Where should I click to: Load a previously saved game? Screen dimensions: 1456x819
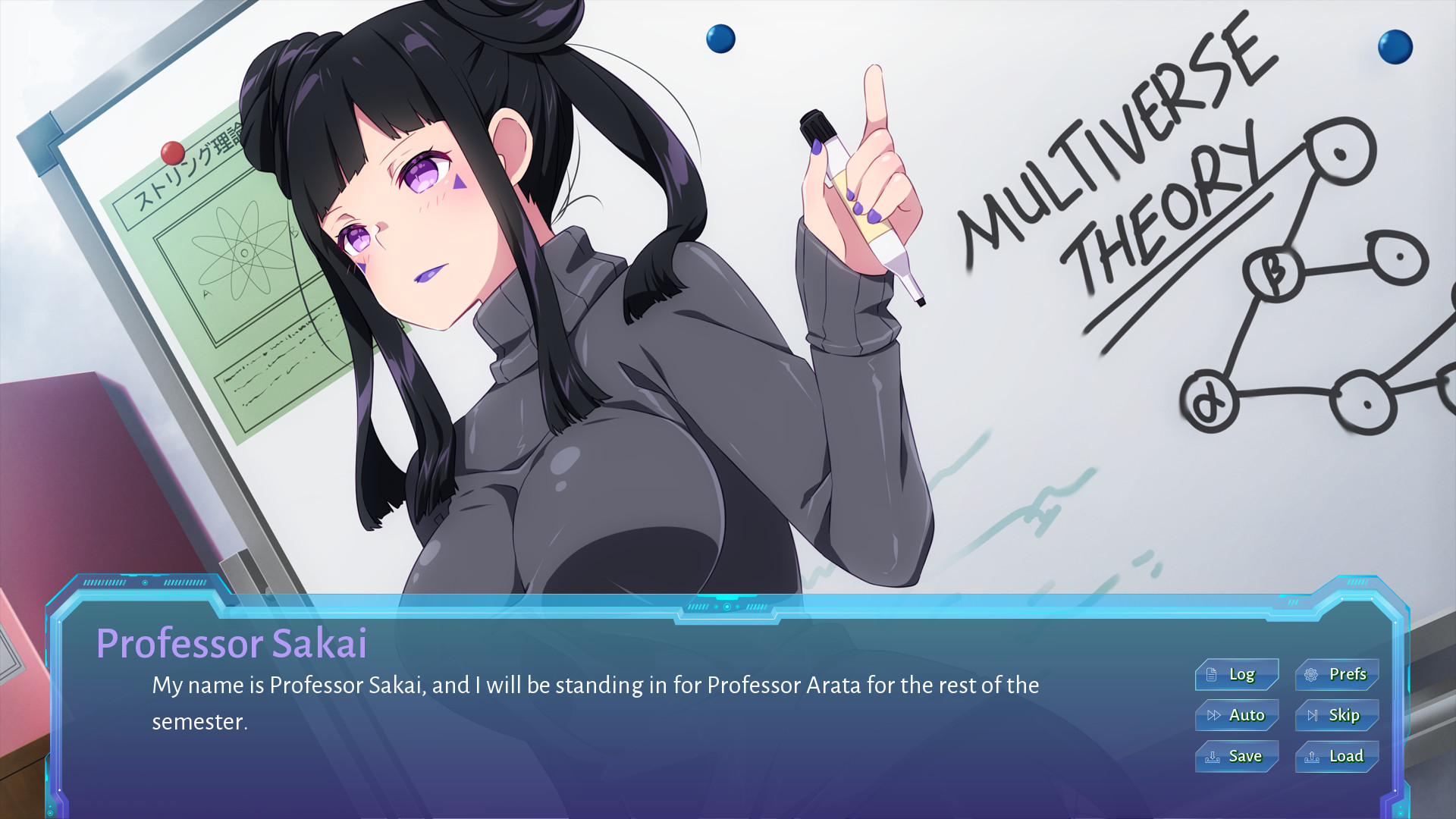1335,756
